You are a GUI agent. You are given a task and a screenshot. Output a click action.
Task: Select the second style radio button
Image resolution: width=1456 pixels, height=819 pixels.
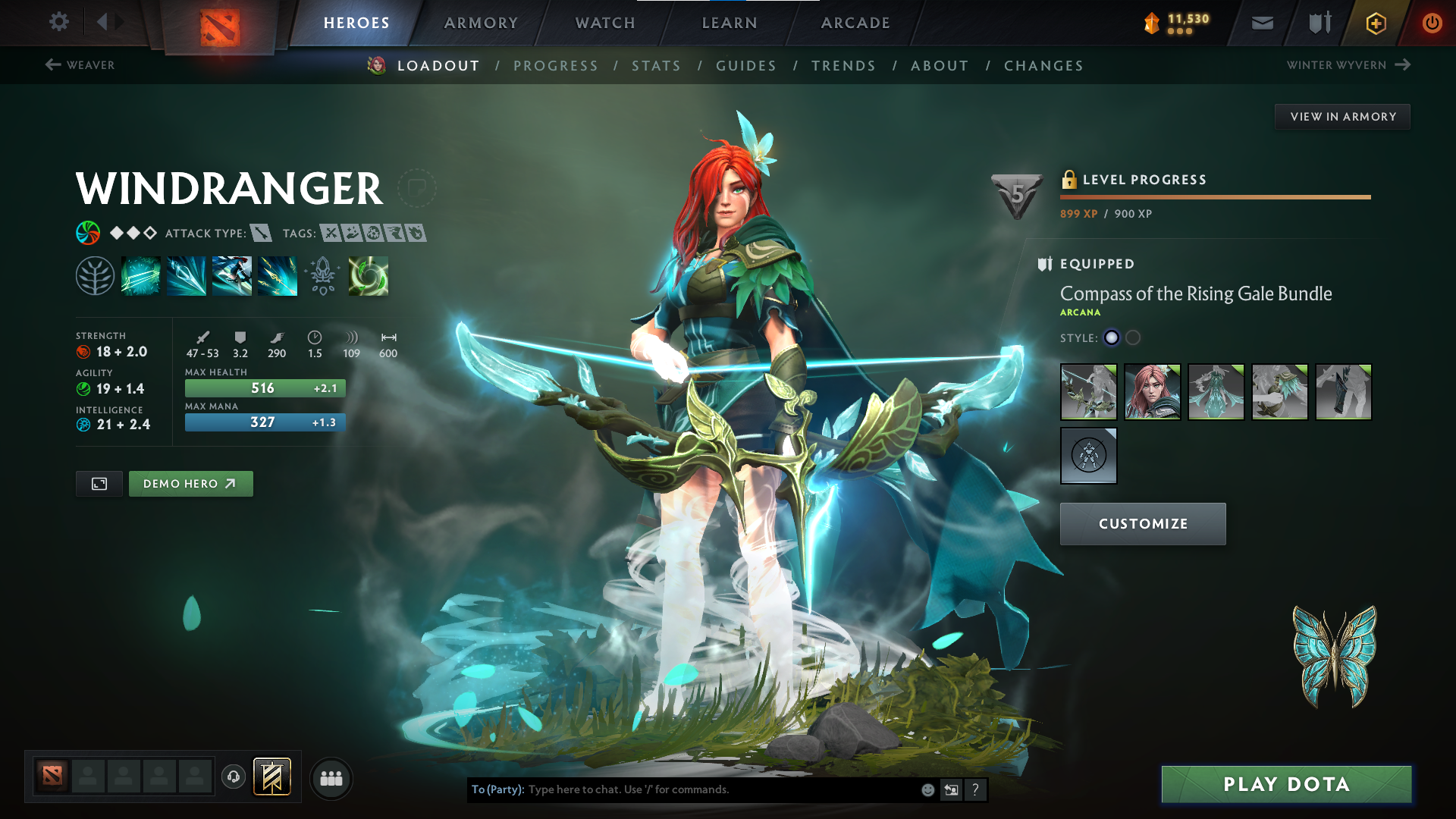pos(1133,338)
